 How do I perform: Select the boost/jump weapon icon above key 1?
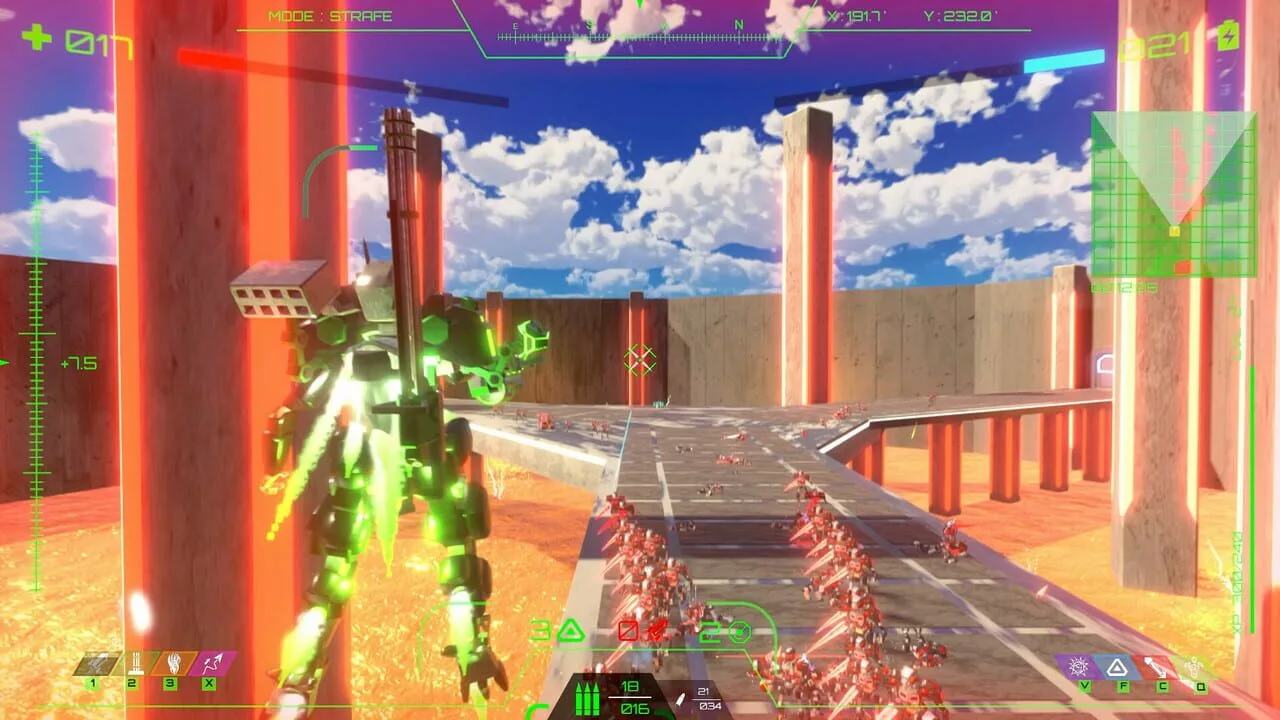(x=95, y=663)
